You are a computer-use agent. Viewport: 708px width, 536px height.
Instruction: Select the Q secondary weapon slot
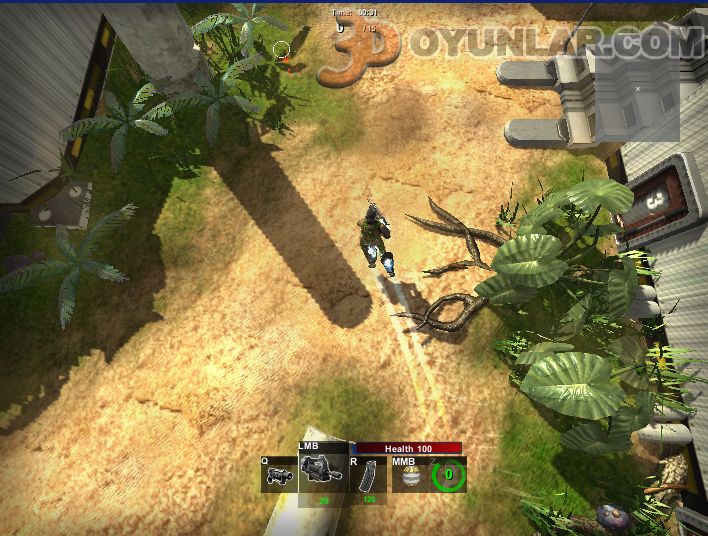[279, 475]
